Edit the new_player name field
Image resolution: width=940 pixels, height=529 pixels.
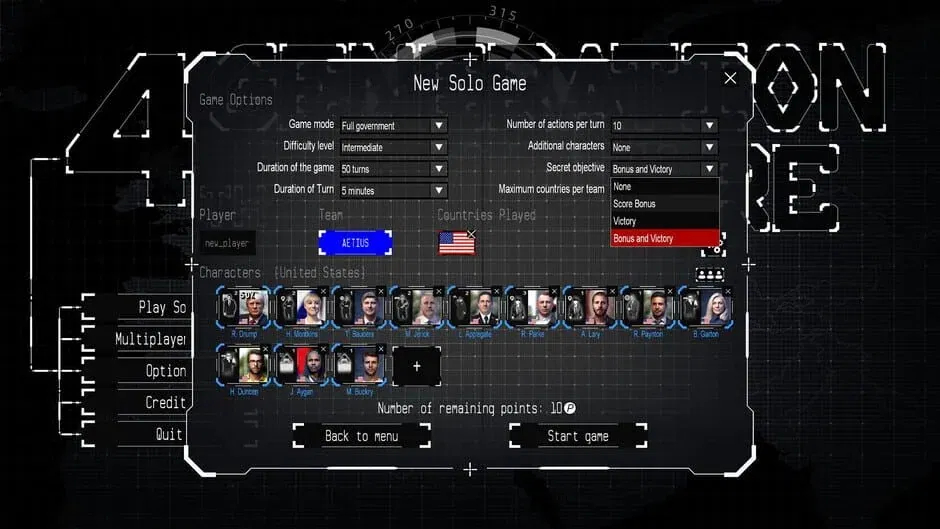point(228,243)
